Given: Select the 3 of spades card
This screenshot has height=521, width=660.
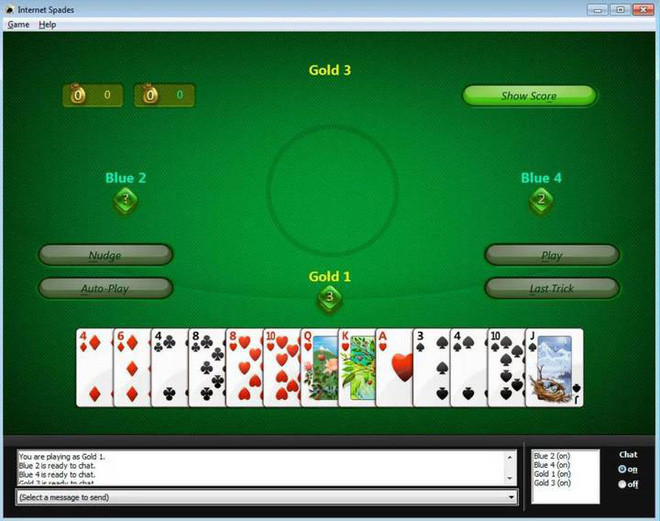Looking at the screenshot, I should [431, 368].
